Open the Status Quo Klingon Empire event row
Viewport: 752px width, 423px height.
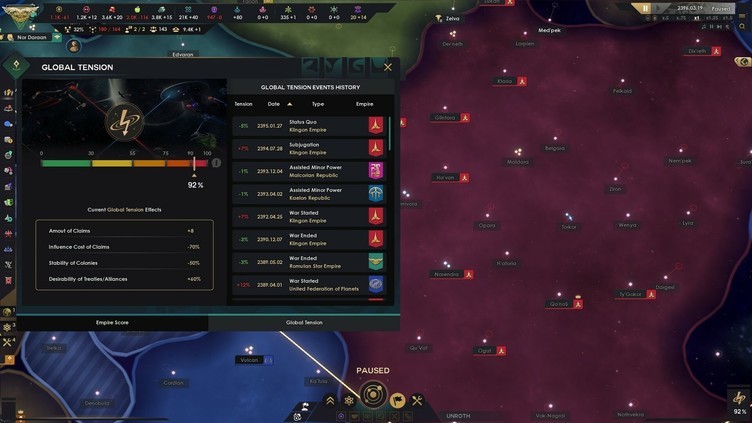tap(310, 126)
